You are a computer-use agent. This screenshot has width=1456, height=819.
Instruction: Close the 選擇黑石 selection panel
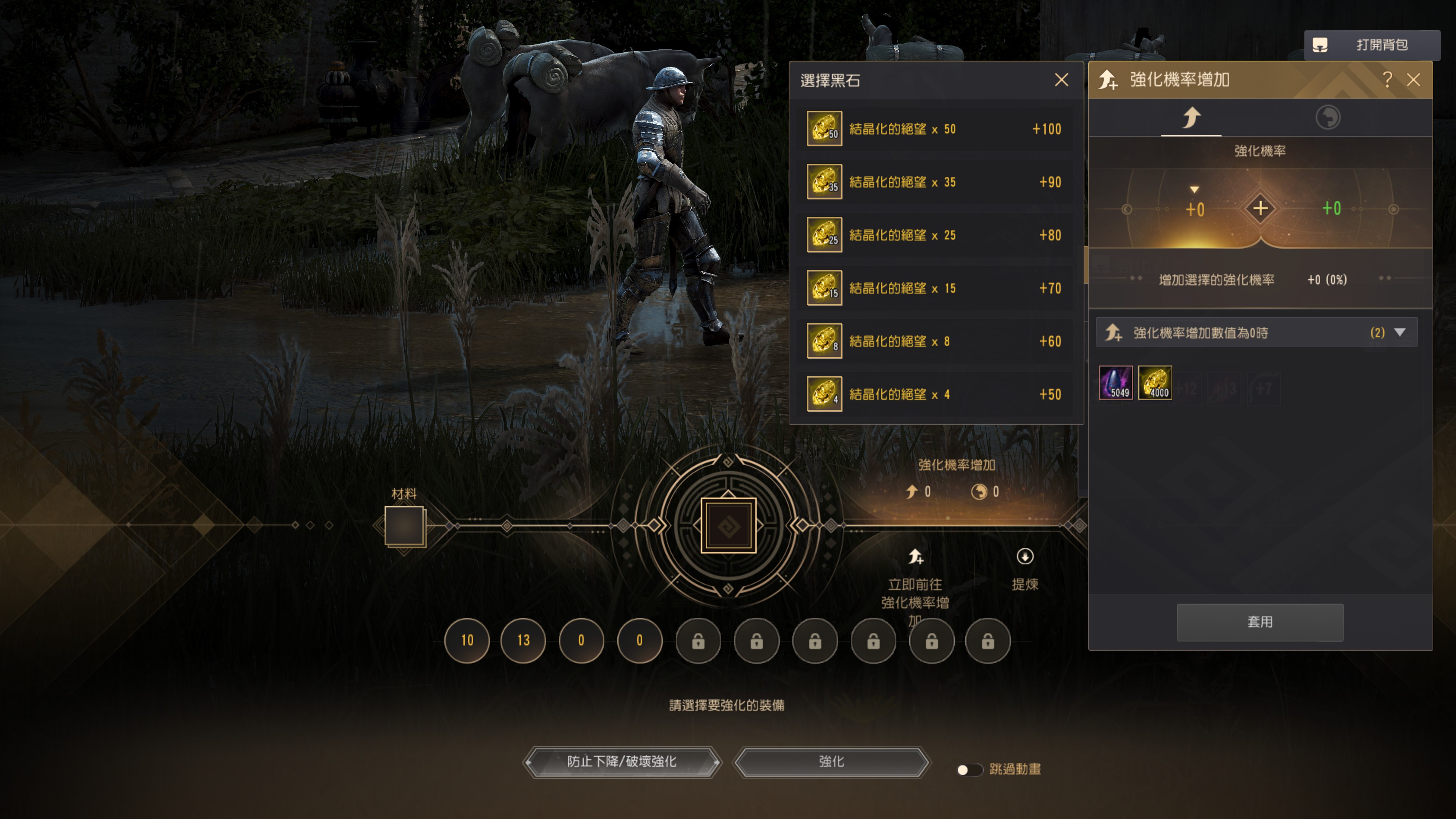pyautogui.click(x=1061, y=80)
